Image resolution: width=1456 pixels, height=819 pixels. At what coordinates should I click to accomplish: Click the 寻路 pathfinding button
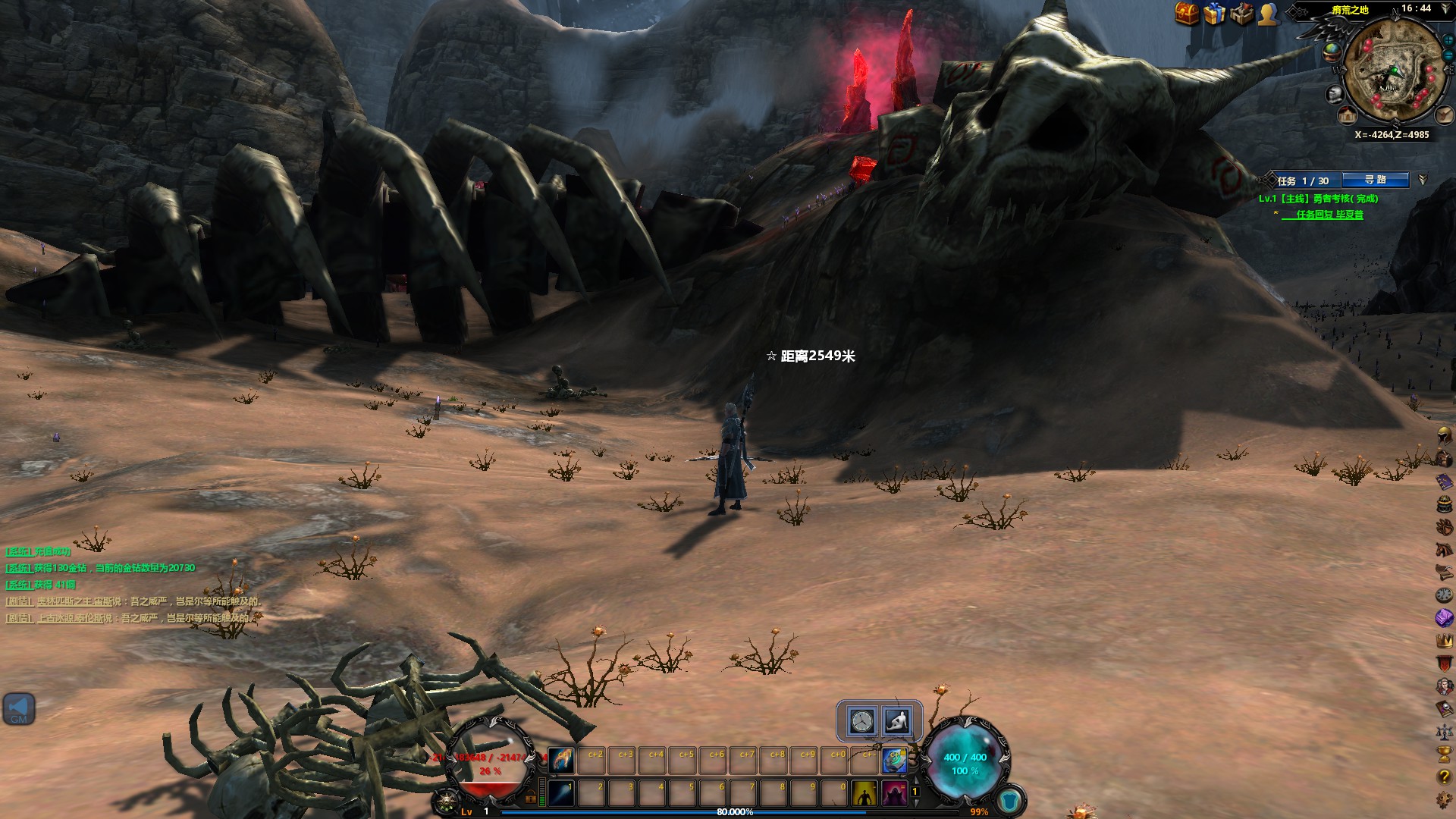pos(1375,180)
